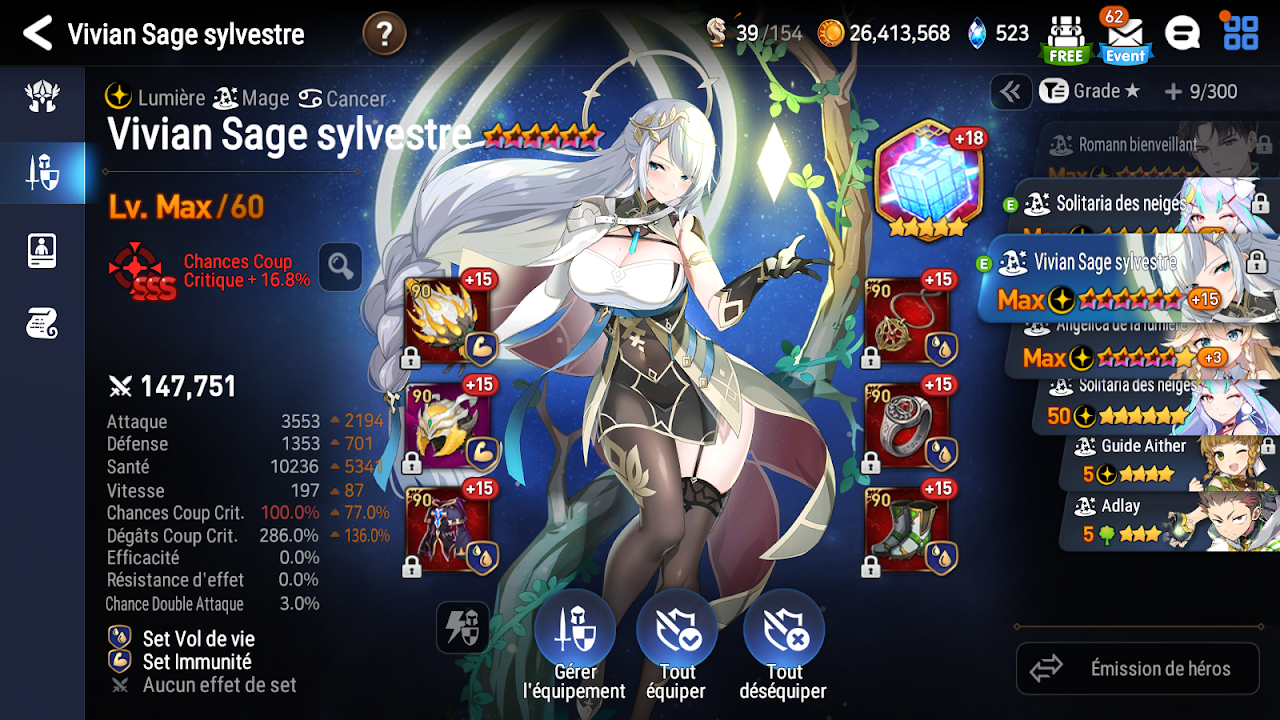The height and width of the screenshot is (720, 1280).
Task: Select the equipped red necklace slot
Action: (908, 322)
